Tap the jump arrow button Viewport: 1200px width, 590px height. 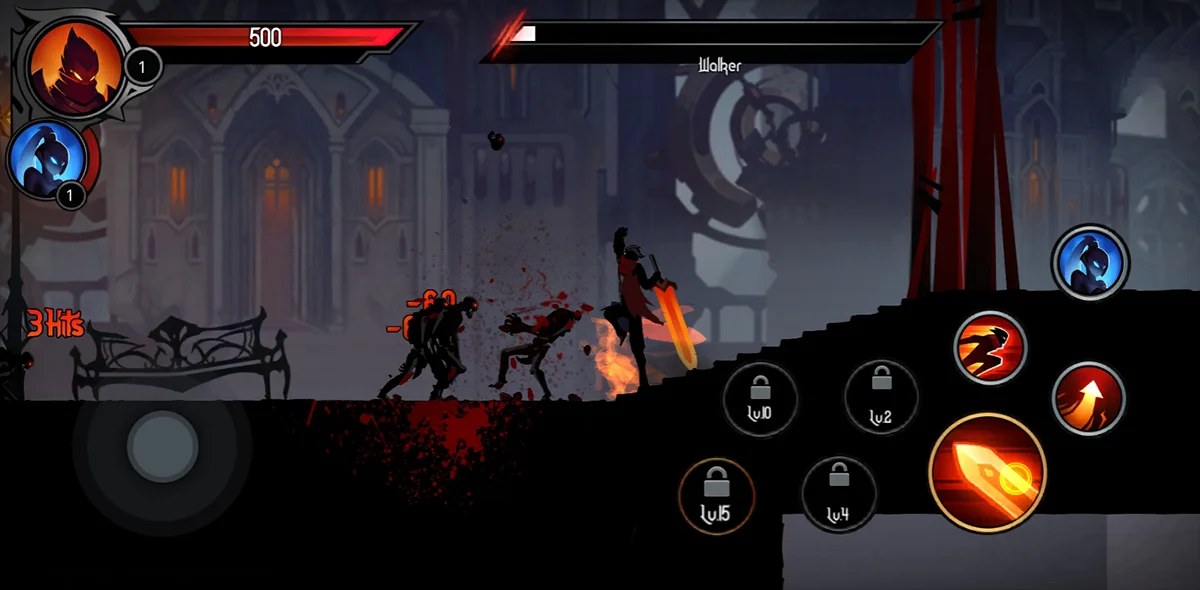click(x=1089, y=398)
